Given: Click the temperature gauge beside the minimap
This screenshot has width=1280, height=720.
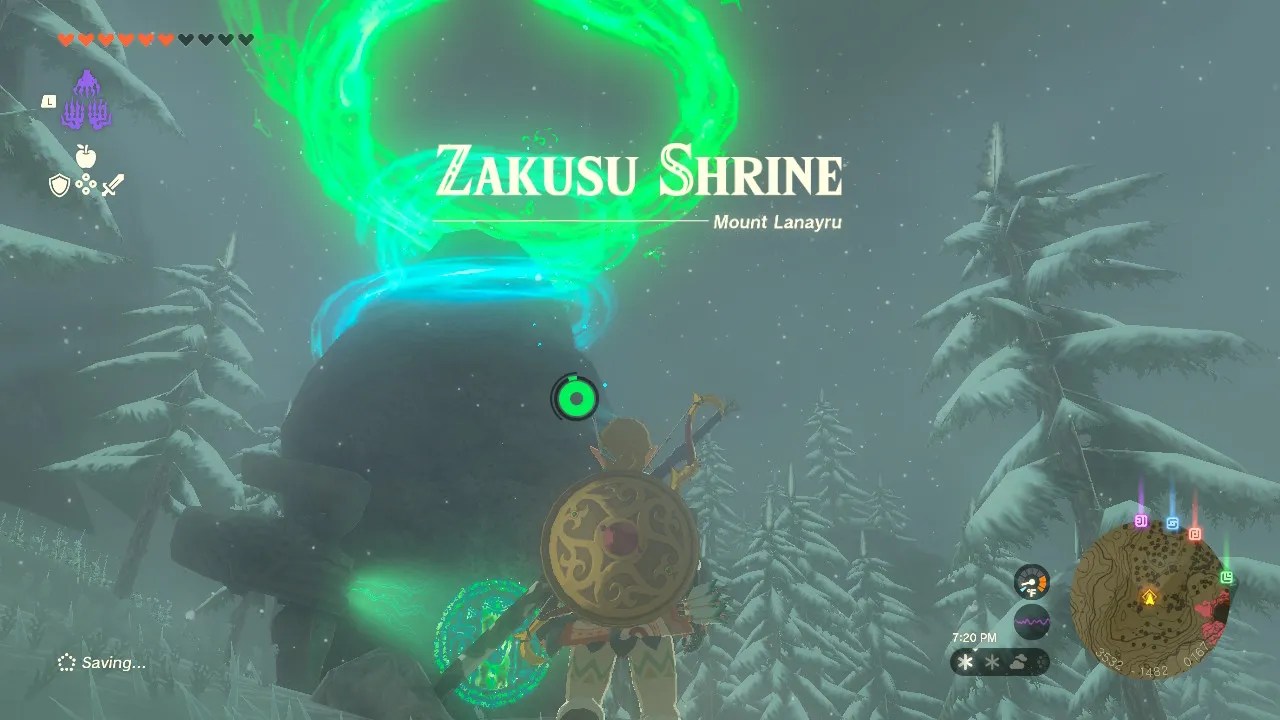Looking at the screenshot, I should tap(1031, 581).
